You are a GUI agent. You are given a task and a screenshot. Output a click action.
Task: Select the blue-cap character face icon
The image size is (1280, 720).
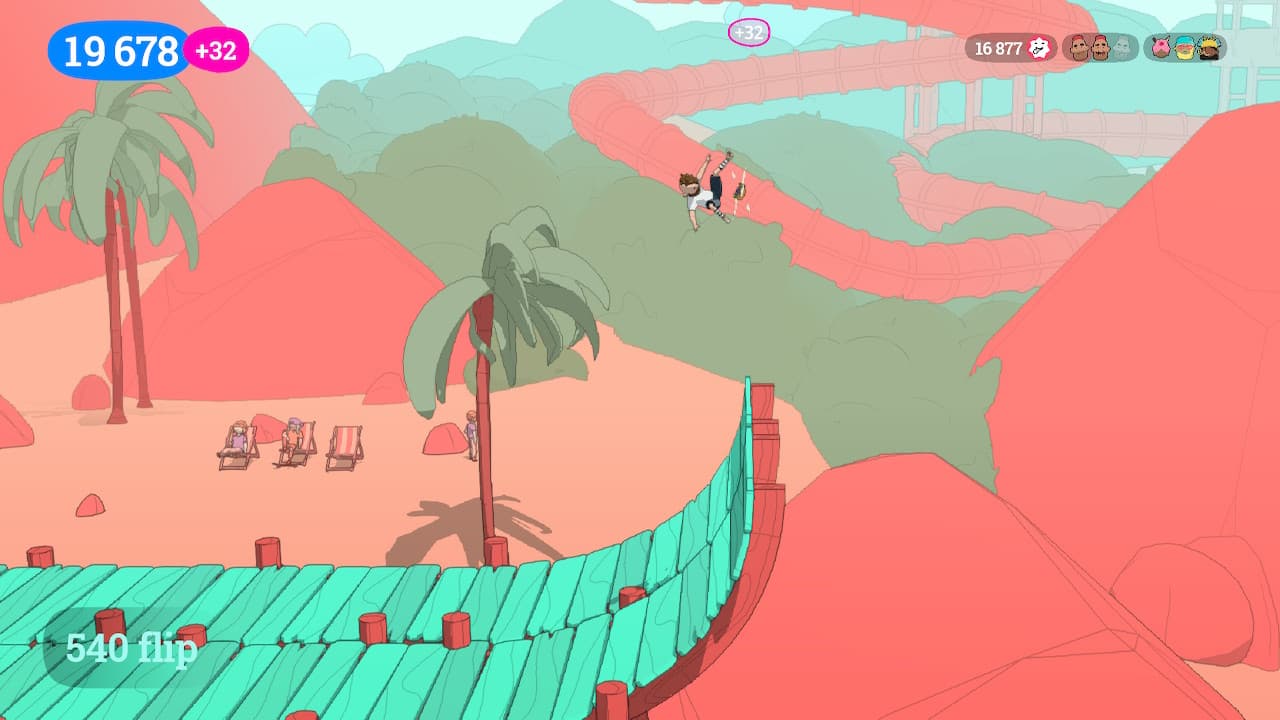[1184, 47]
